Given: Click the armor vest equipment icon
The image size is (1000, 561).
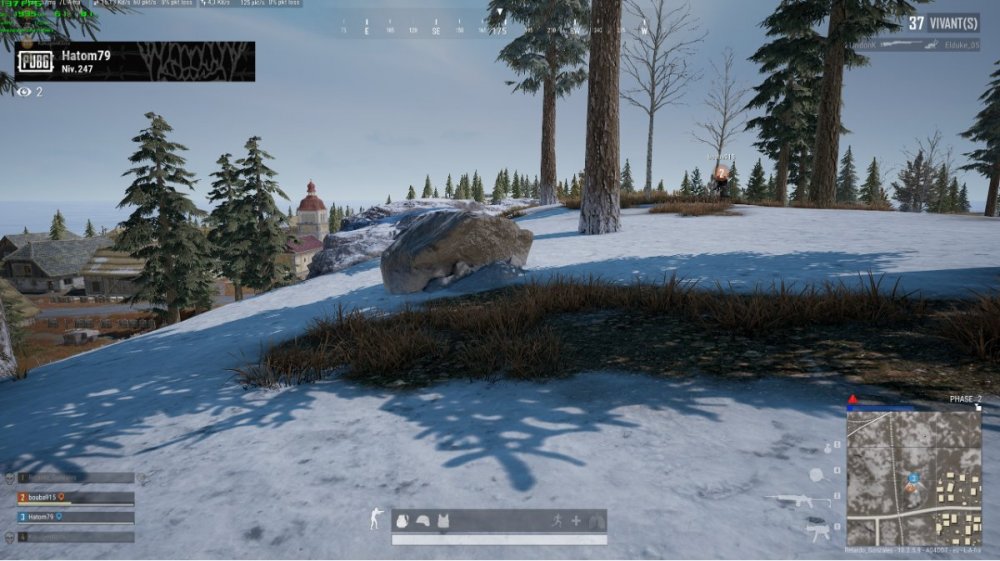Looking at the screenshot, I should pos(443,521).
